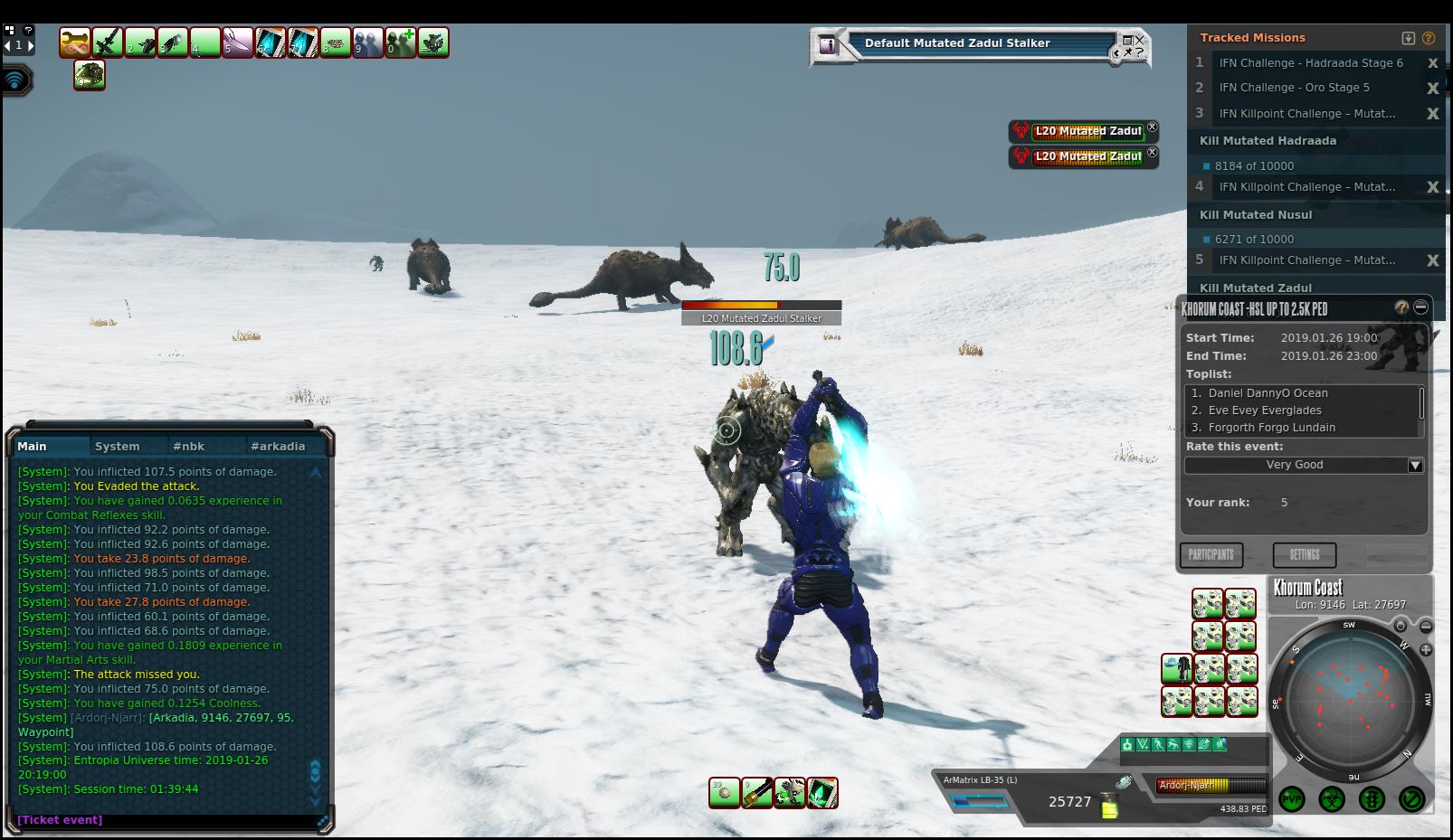Click the Participants button in event panel

click(1211, 554)
